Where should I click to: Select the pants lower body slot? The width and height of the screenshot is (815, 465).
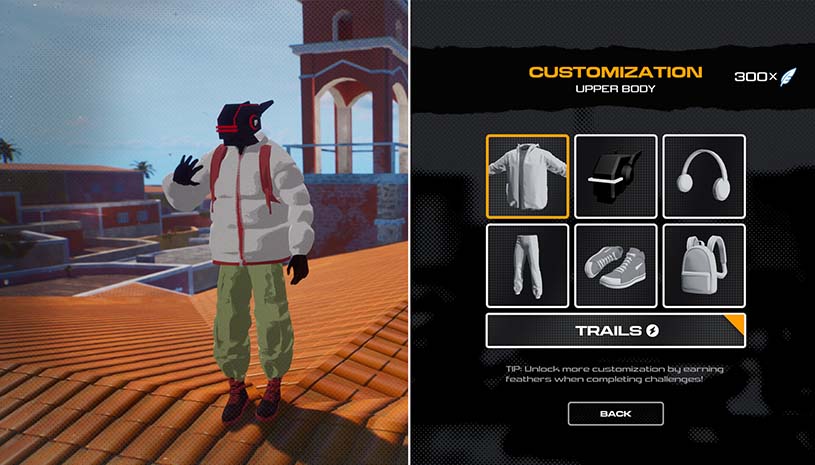click(x=528, y=265)
